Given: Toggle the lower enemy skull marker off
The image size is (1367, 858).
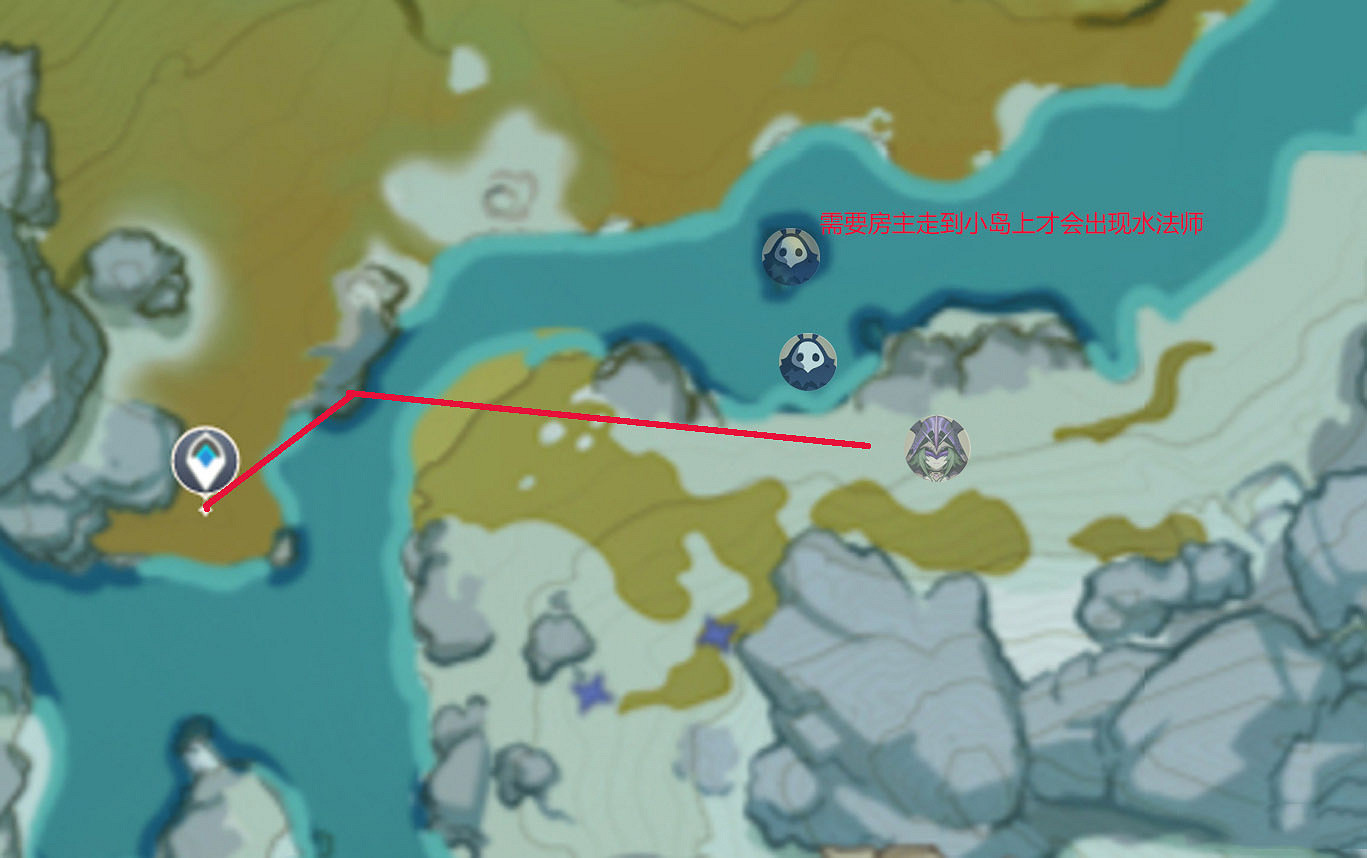Looking at the screenshot, I should pos(807,358).
